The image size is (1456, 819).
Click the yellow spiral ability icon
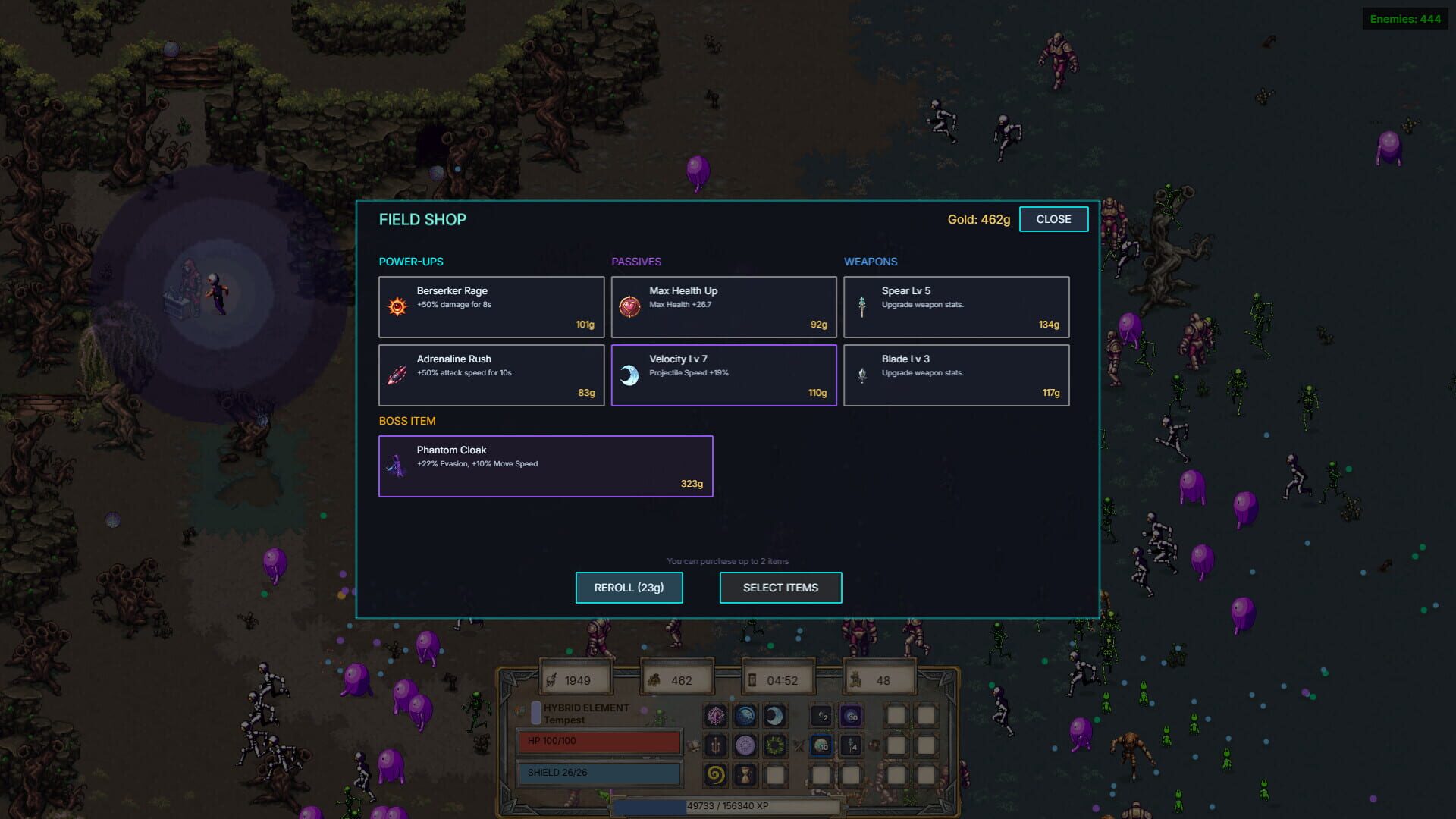tap(715, 775)
